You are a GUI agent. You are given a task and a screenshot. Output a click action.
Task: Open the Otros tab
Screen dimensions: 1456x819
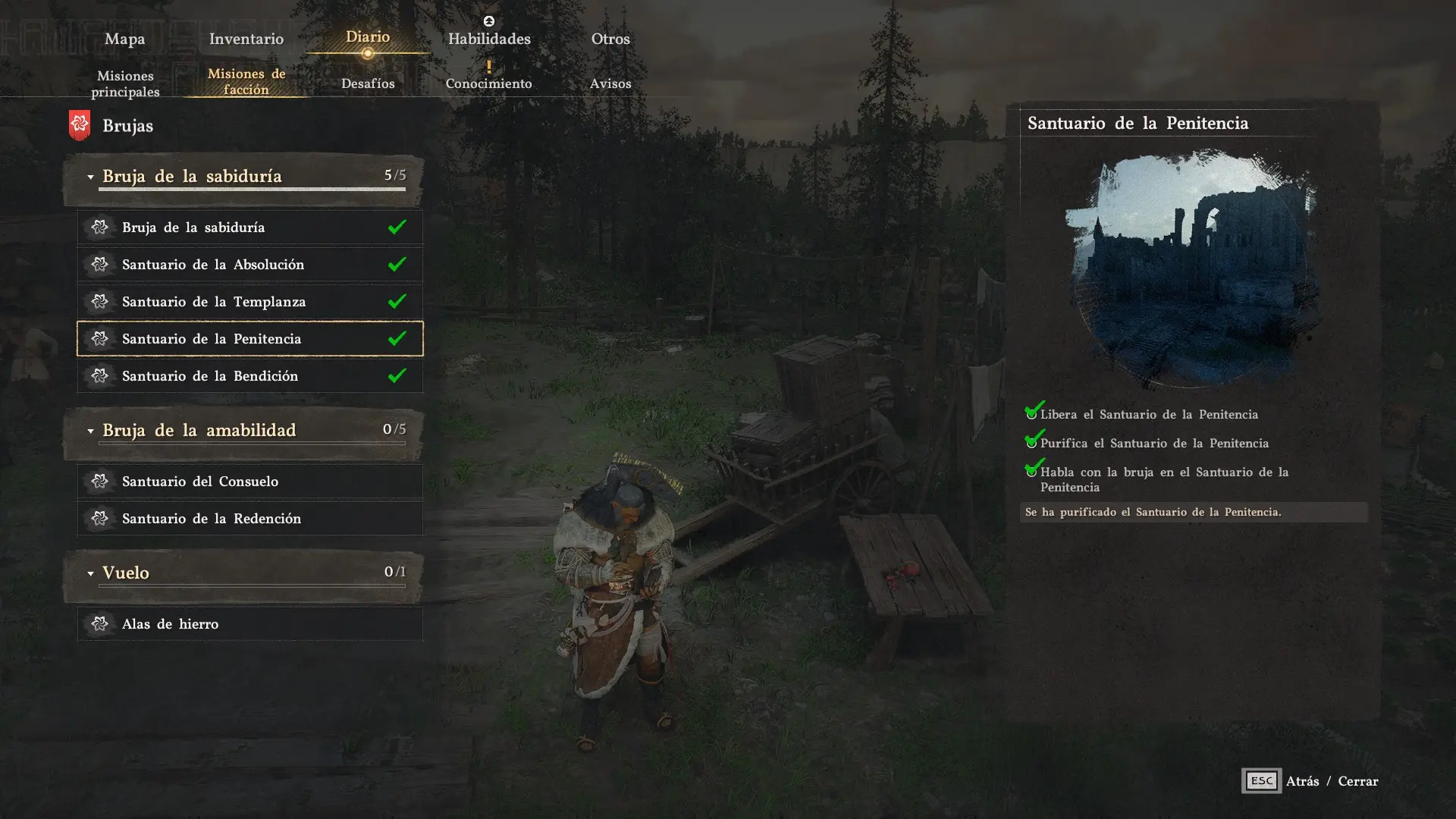pyautogui.click(x=610, y=39)
